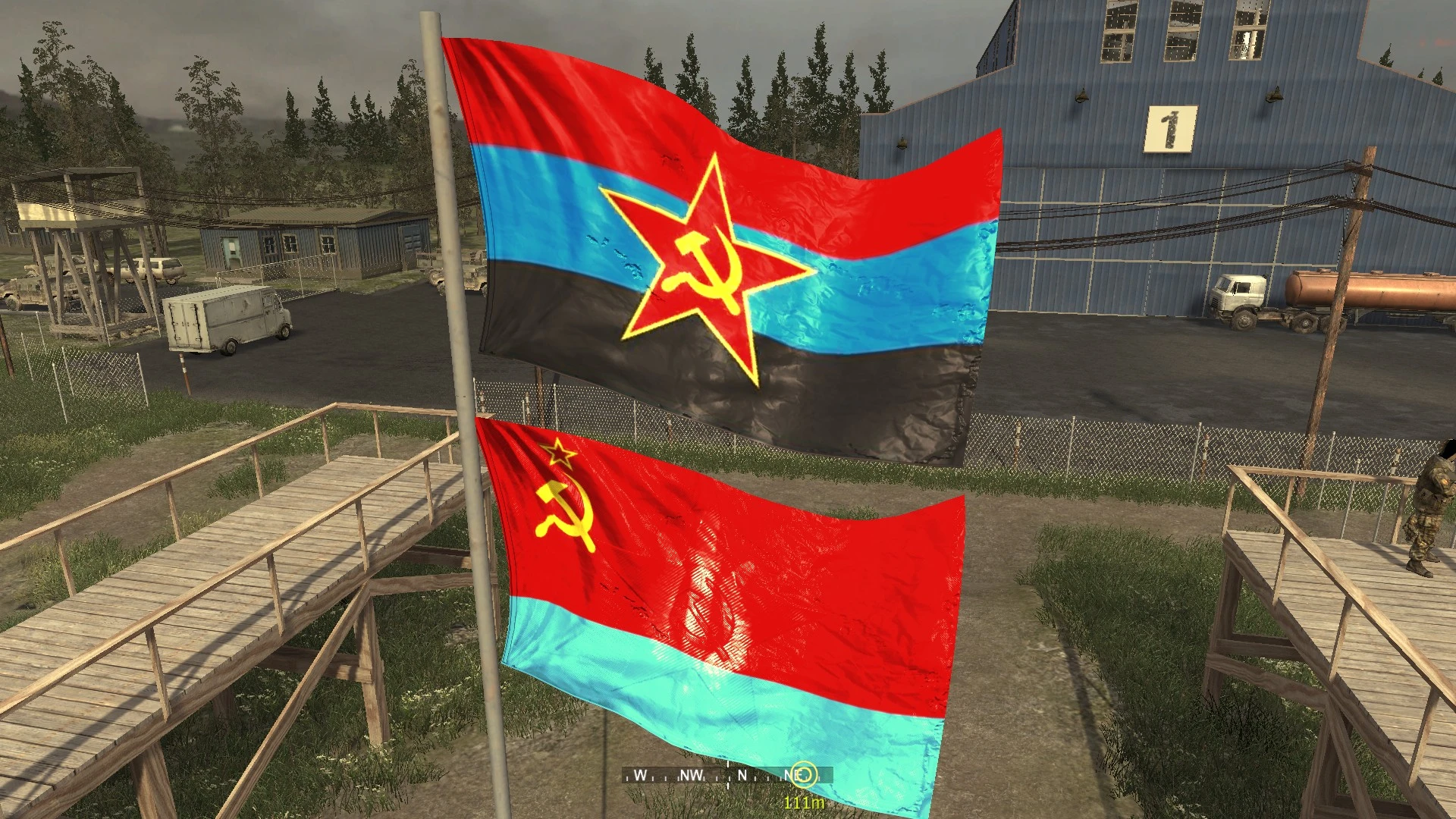Click the yellow objective marker circle on the compass

(x=802, y=774)
